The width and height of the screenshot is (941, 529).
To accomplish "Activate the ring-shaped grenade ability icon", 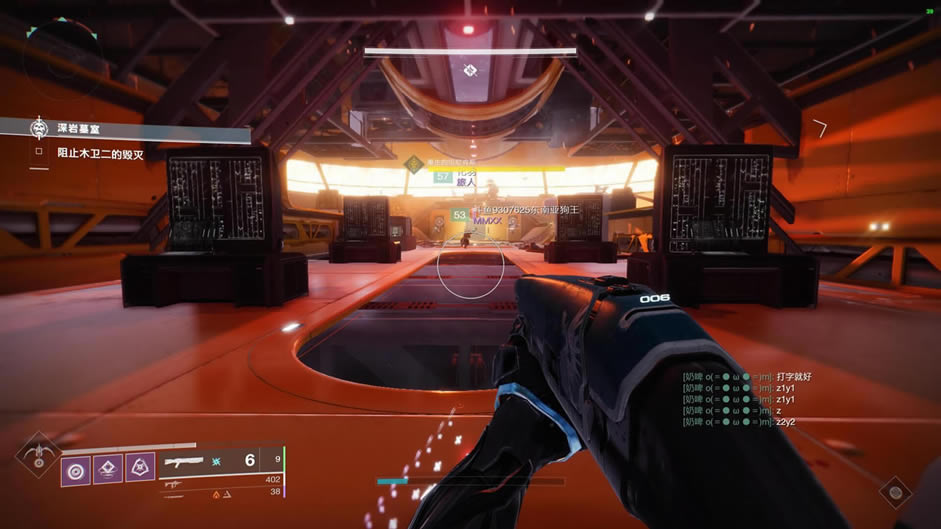I will pos(76,469).
